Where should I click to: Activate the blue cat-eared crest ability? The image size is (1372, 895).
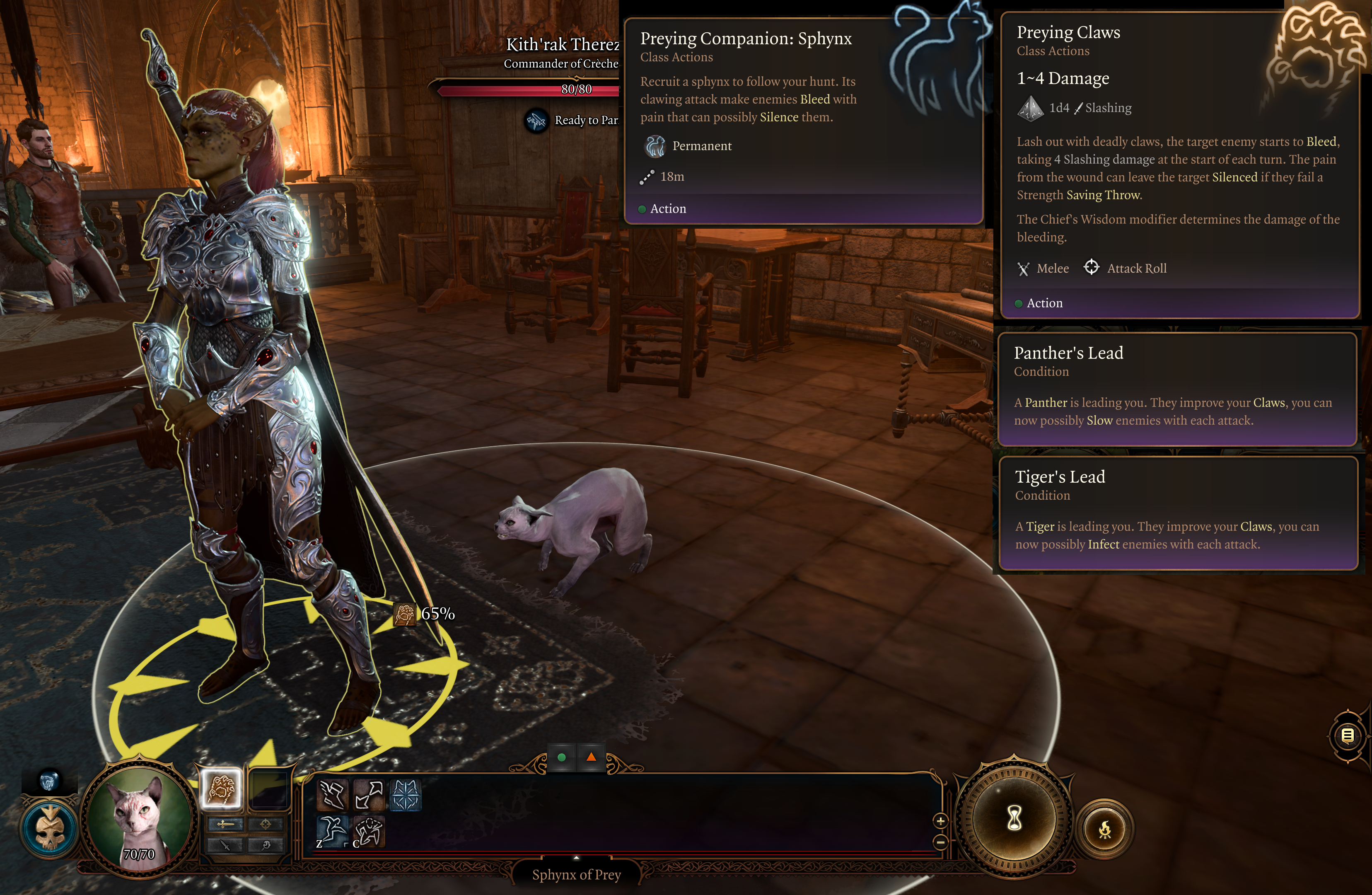pos(405,795)
